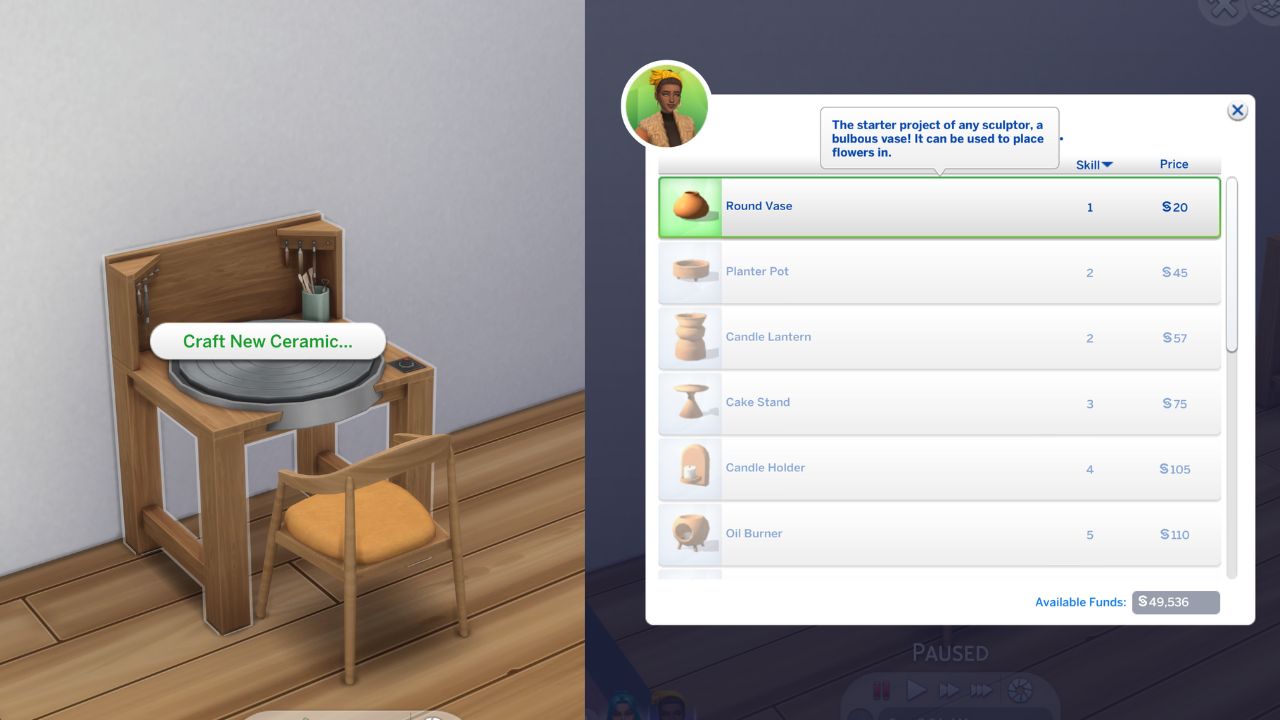Viewport: 1280px width, 720px height.
Task: Click the Sim's portrait above the panel
Action: coord(665,105)
